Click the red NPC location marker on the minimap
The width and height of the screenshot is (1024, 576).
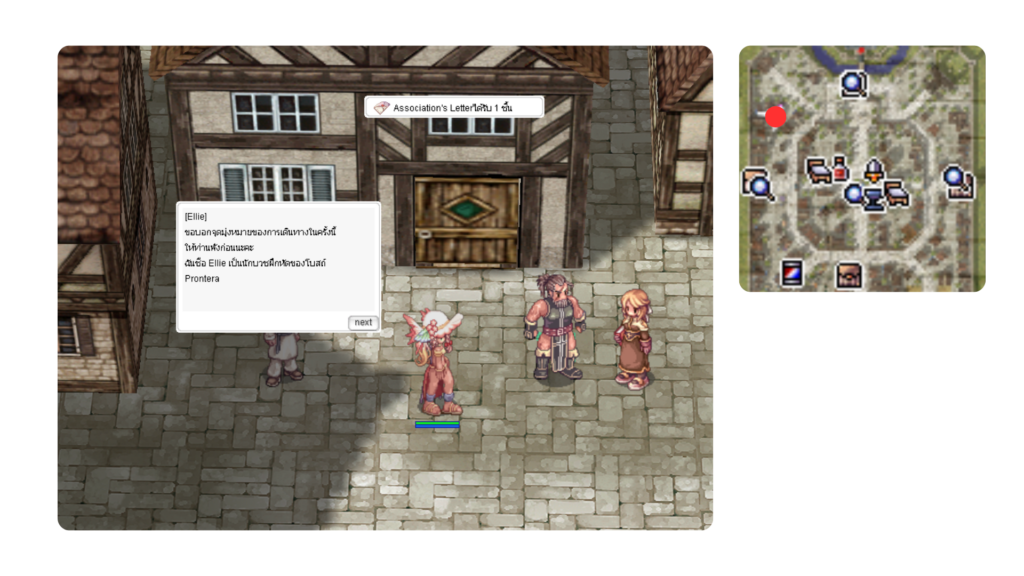776,117
